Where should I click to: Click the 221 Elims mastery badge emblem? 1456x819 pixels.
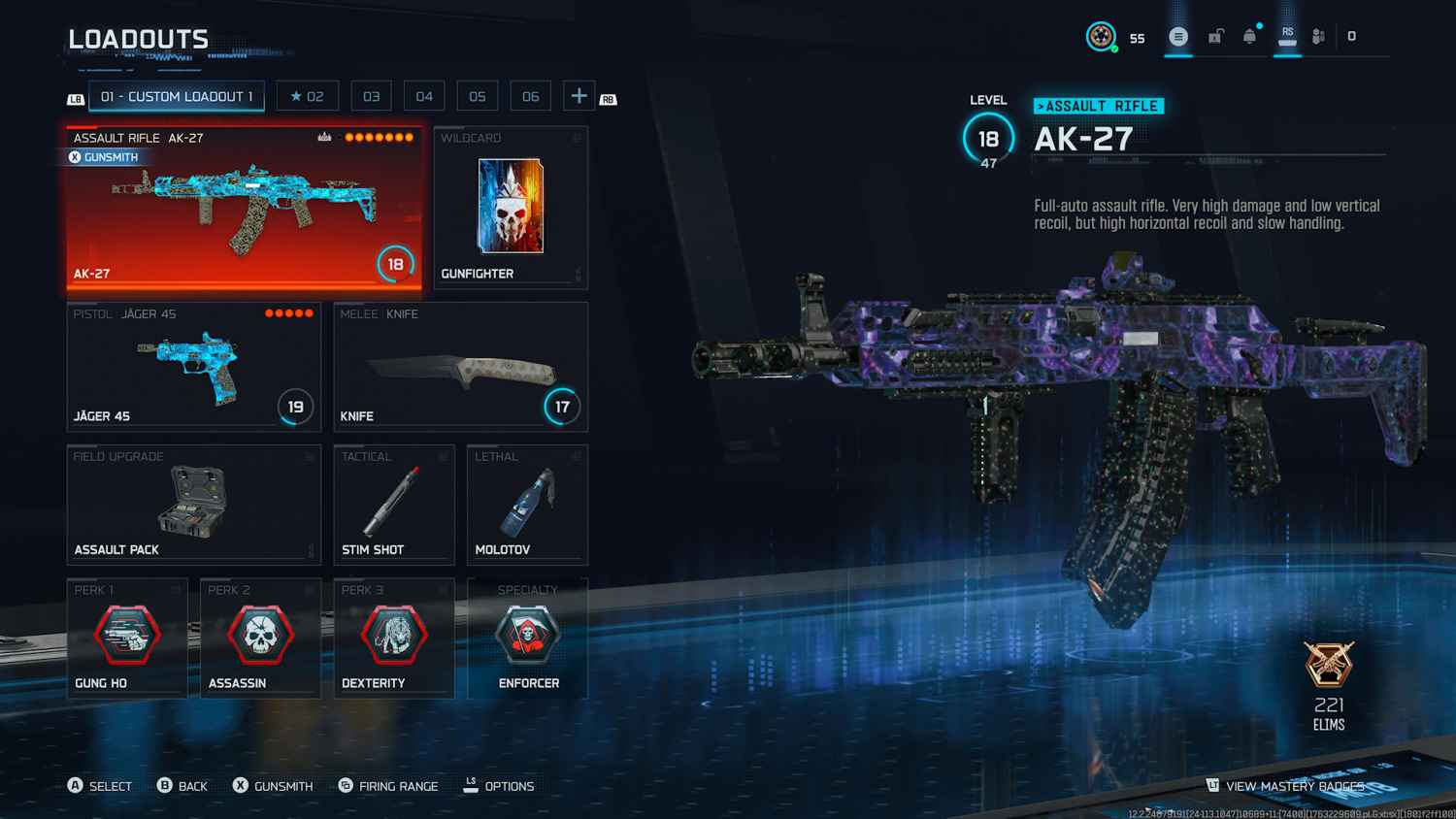(1329, 666)
